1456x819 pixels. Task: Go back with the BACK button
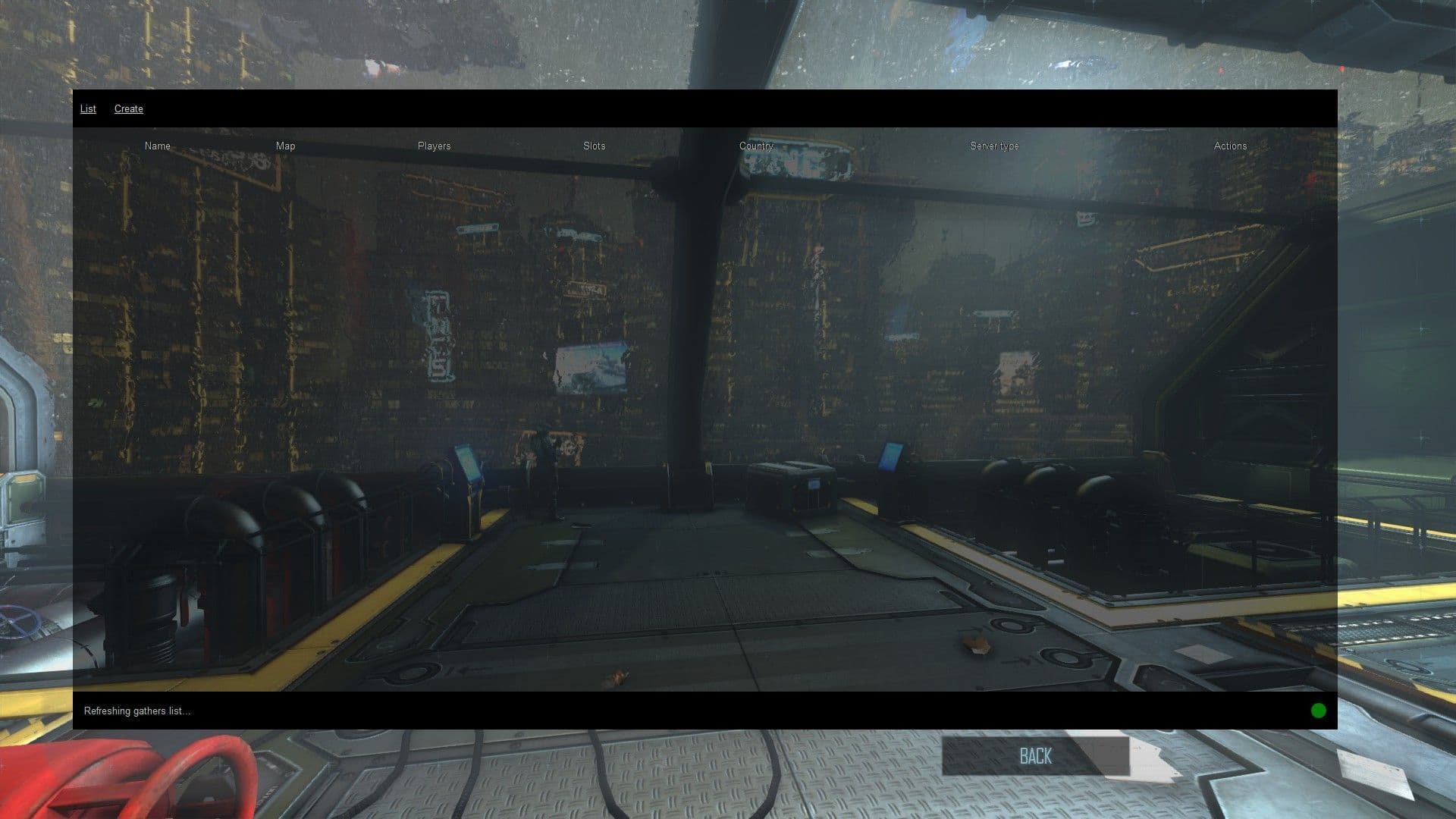pyautogui.click(x=1035, y=756)
